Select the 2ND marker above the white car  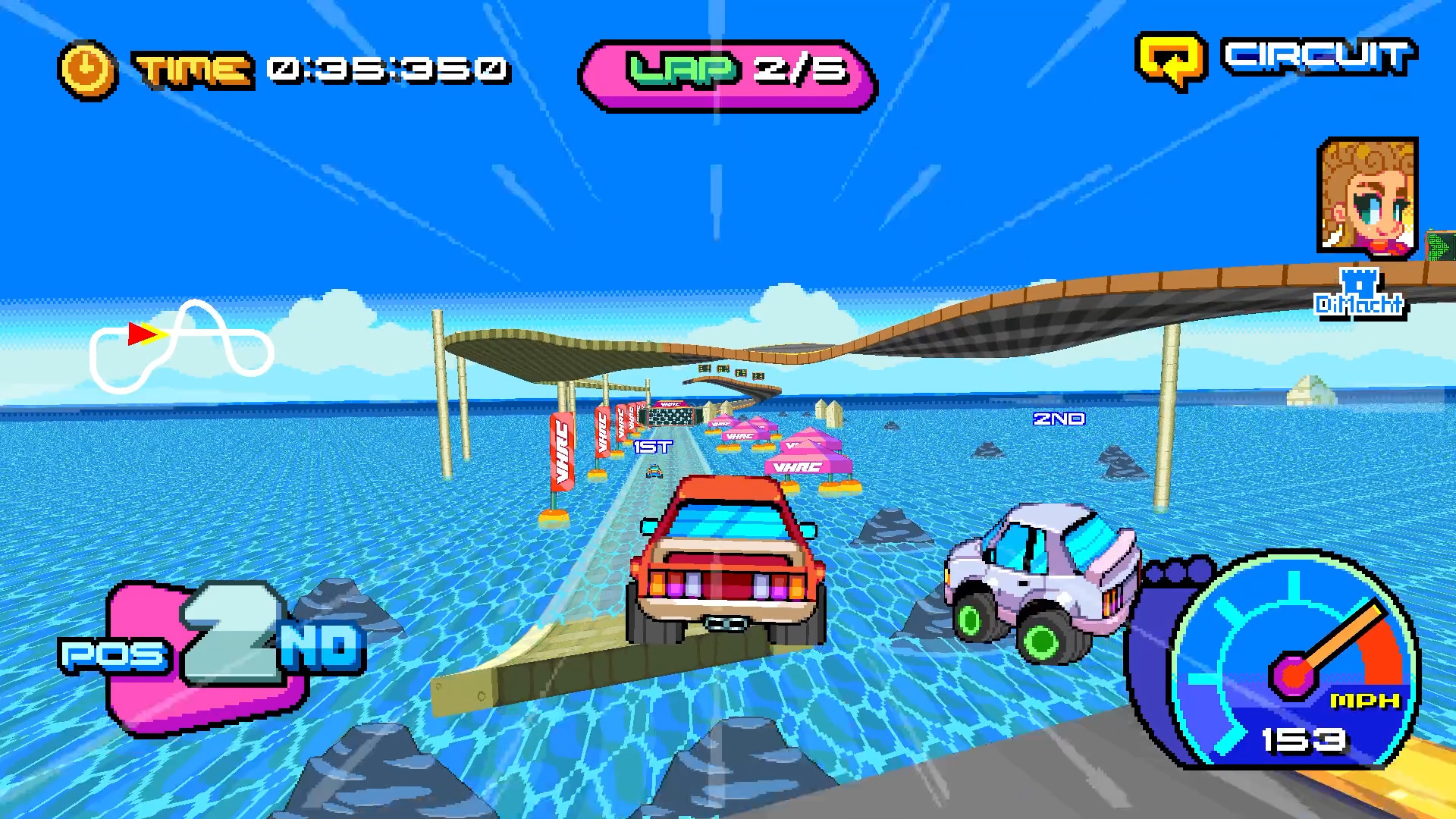click(x=1060, y=418)
